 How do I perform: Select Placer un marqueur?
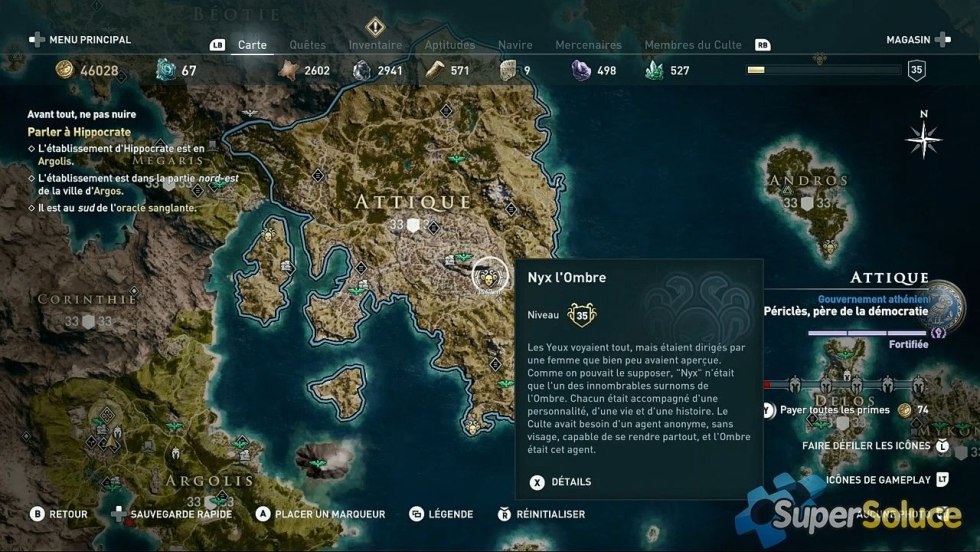tap(320, 514)
